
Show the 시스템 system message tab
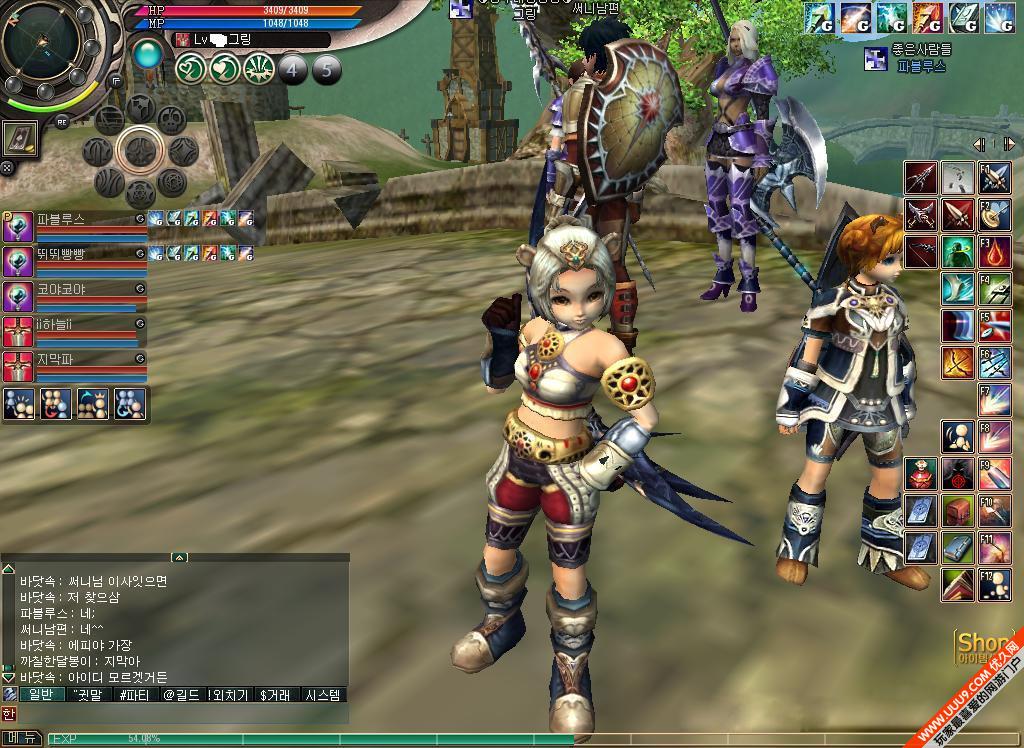(x=323, y=695)
